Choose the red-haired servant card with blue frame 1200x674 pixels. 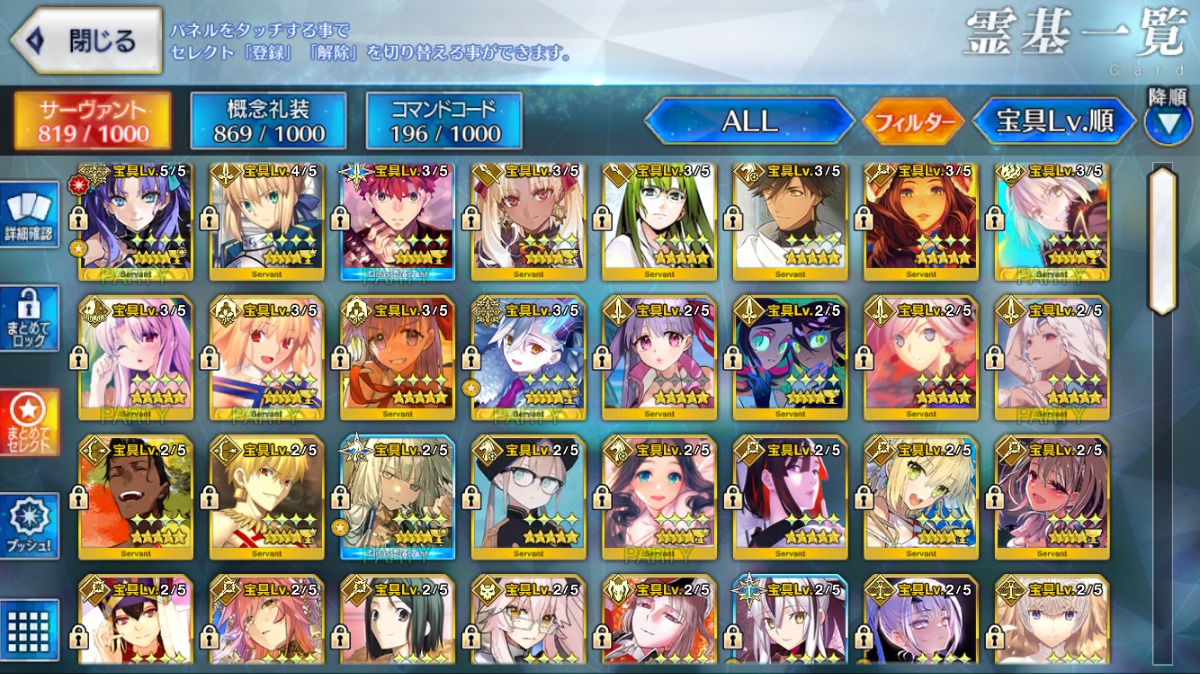click(x=398, y=222)
